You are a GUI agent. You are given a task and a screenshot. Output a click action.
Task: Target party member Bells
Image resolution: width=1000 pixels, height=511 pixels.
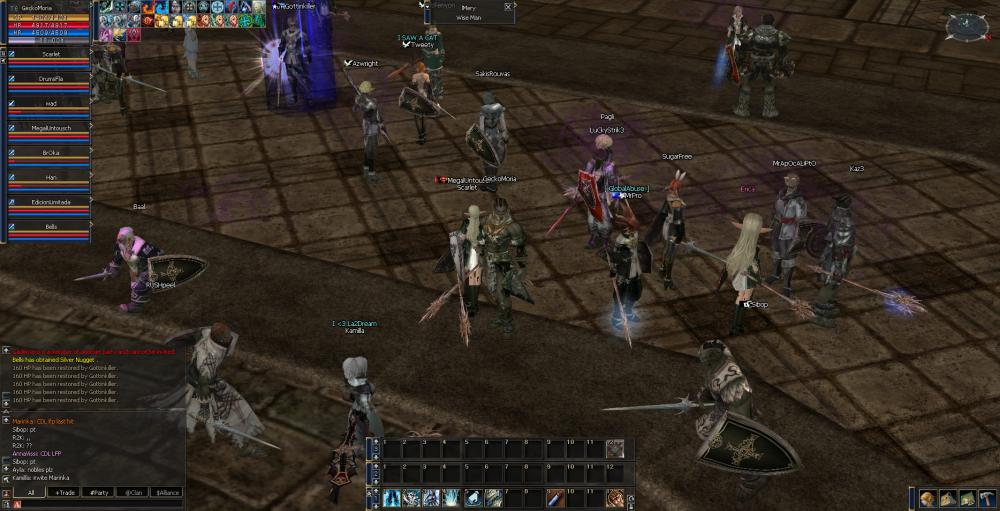tap(51, 227)
